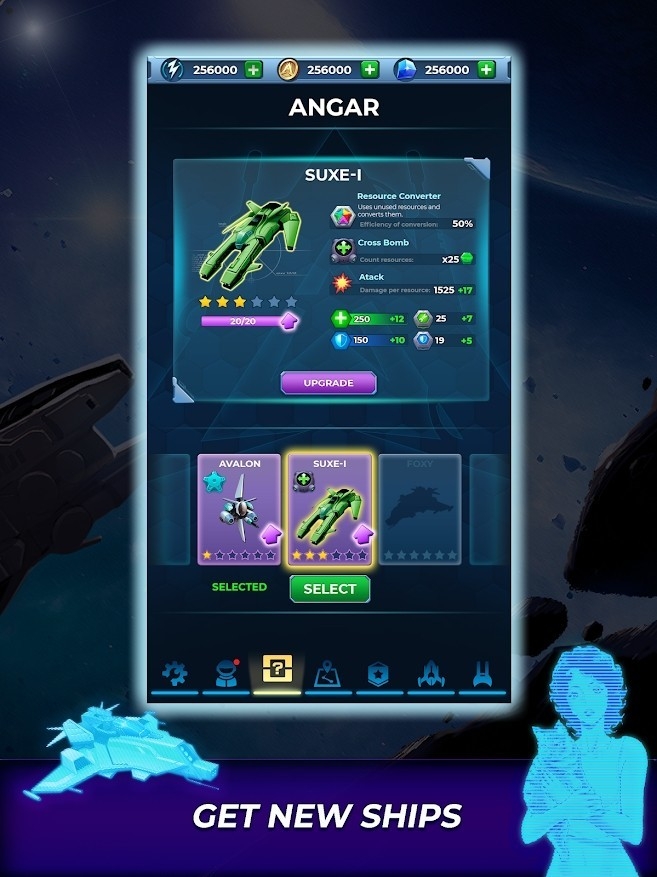The height and width of the screenshot is (877, 657).
Task: Buy more gold coins via plus button
Action: pyautogui.click(x=369, y=70)
